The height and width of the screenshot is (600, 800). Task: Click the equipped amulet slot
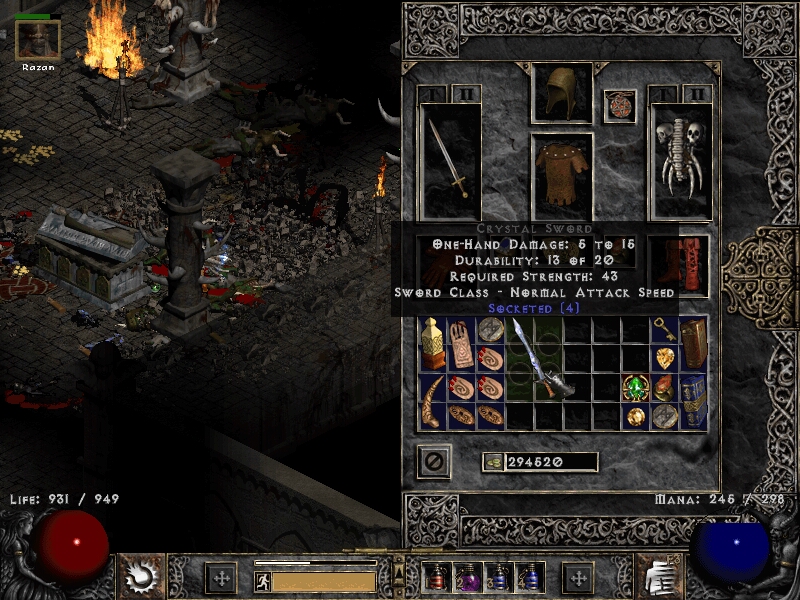point(620,107)
